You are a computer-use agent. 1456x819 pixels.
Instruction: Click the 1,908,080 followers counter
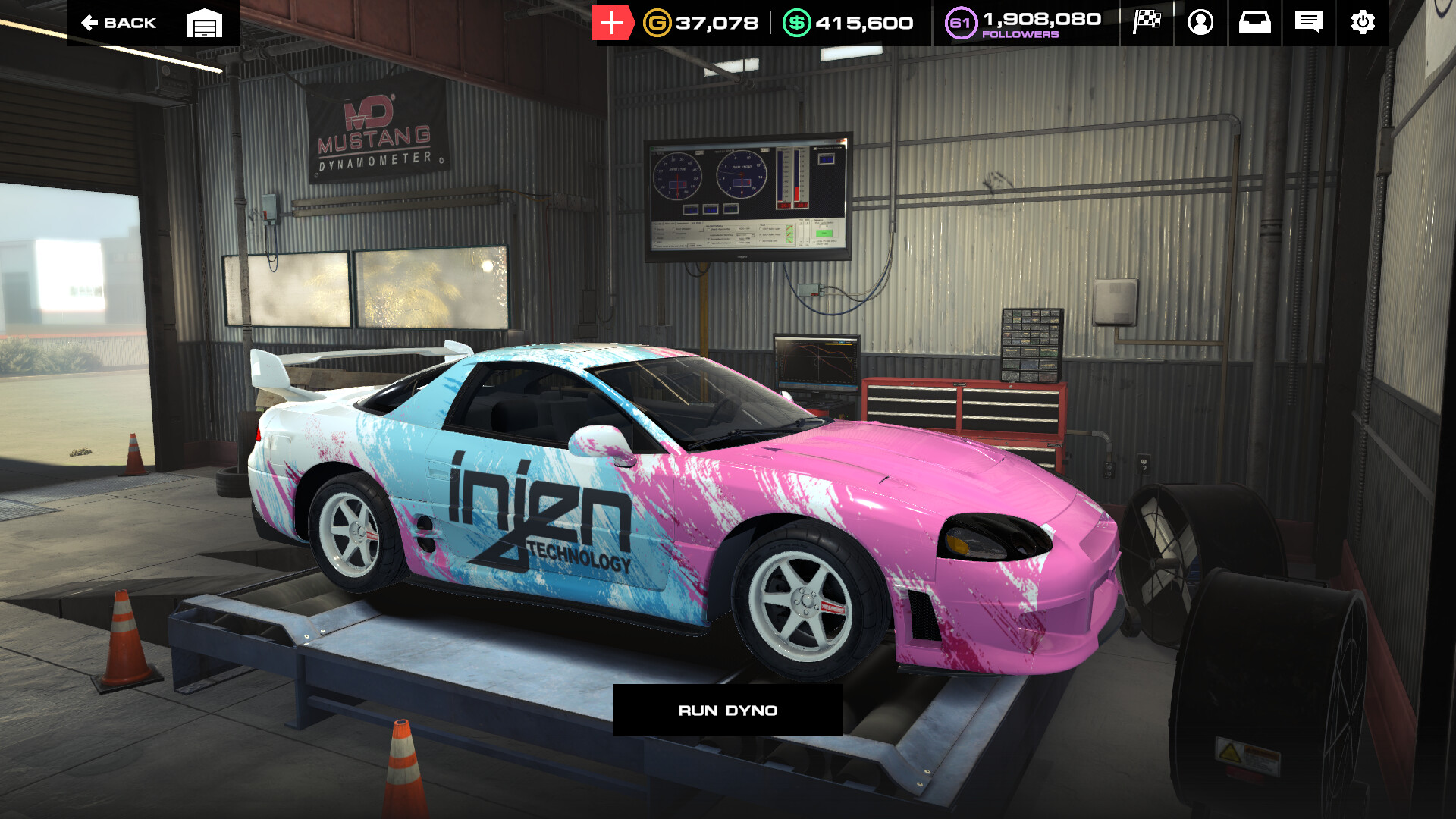[x=1040, y=18]
